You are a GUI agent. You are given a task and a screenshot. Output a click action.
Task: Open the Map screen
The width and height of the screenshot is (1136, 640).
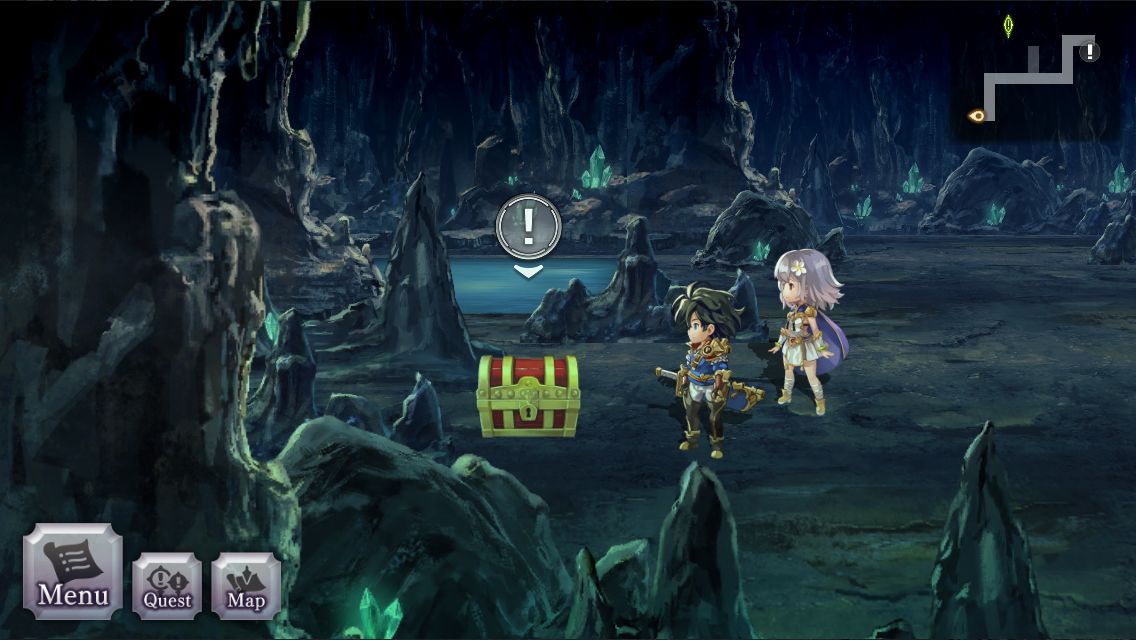[246, 585]
